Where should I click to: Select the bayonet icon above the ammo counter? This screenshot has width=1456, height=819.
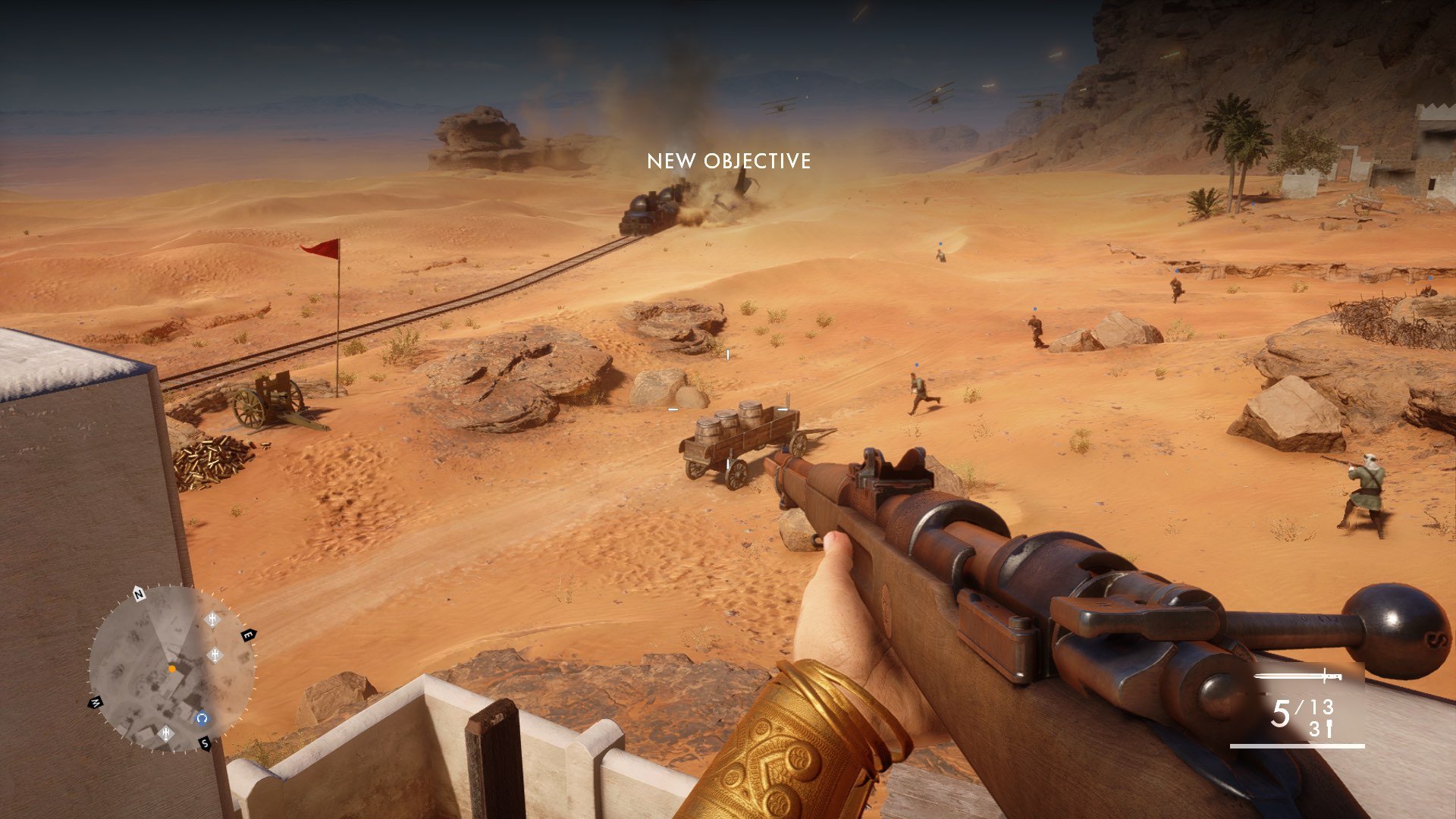(1298, 675)
